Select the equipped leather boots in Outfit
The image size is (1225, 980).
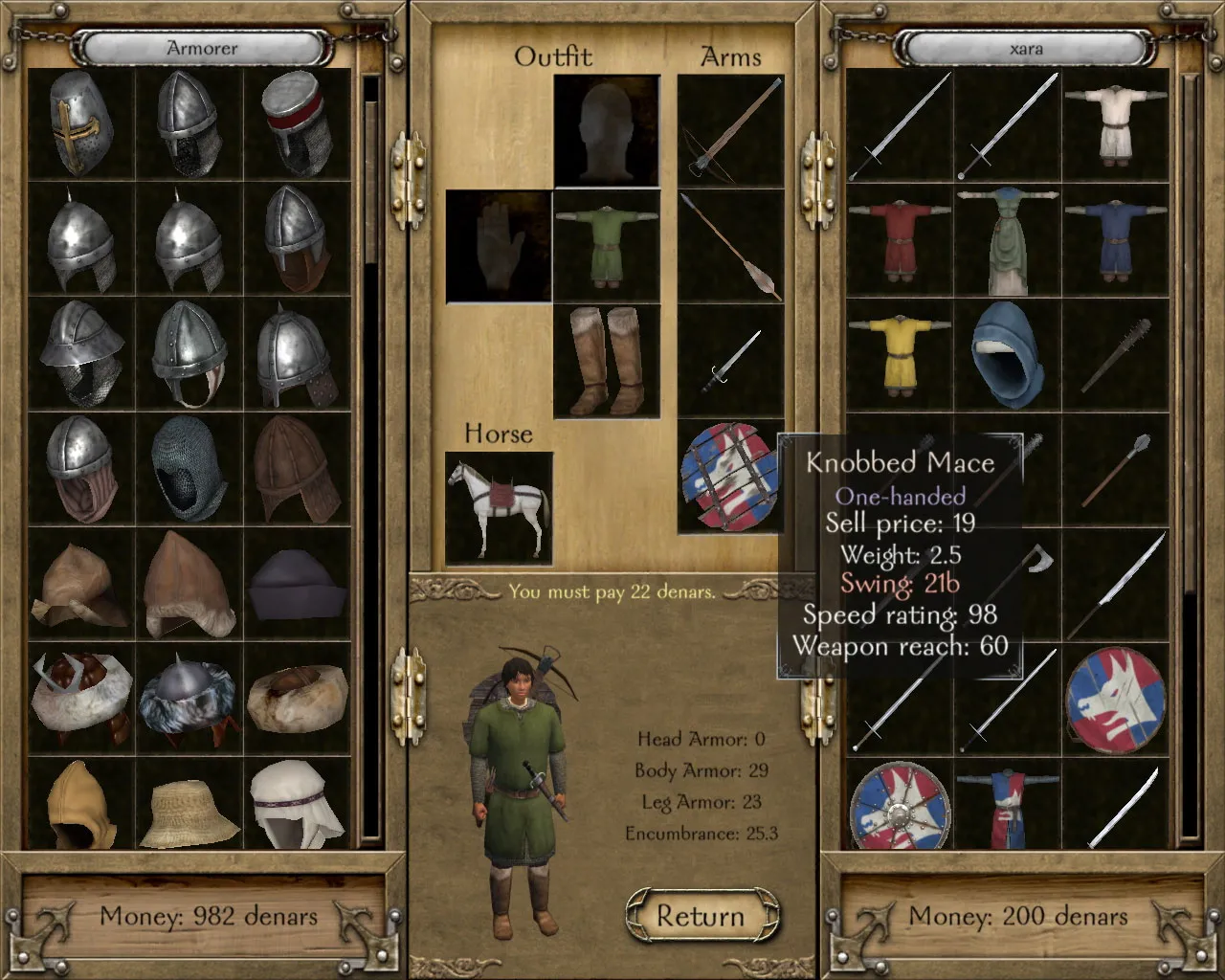608,364
